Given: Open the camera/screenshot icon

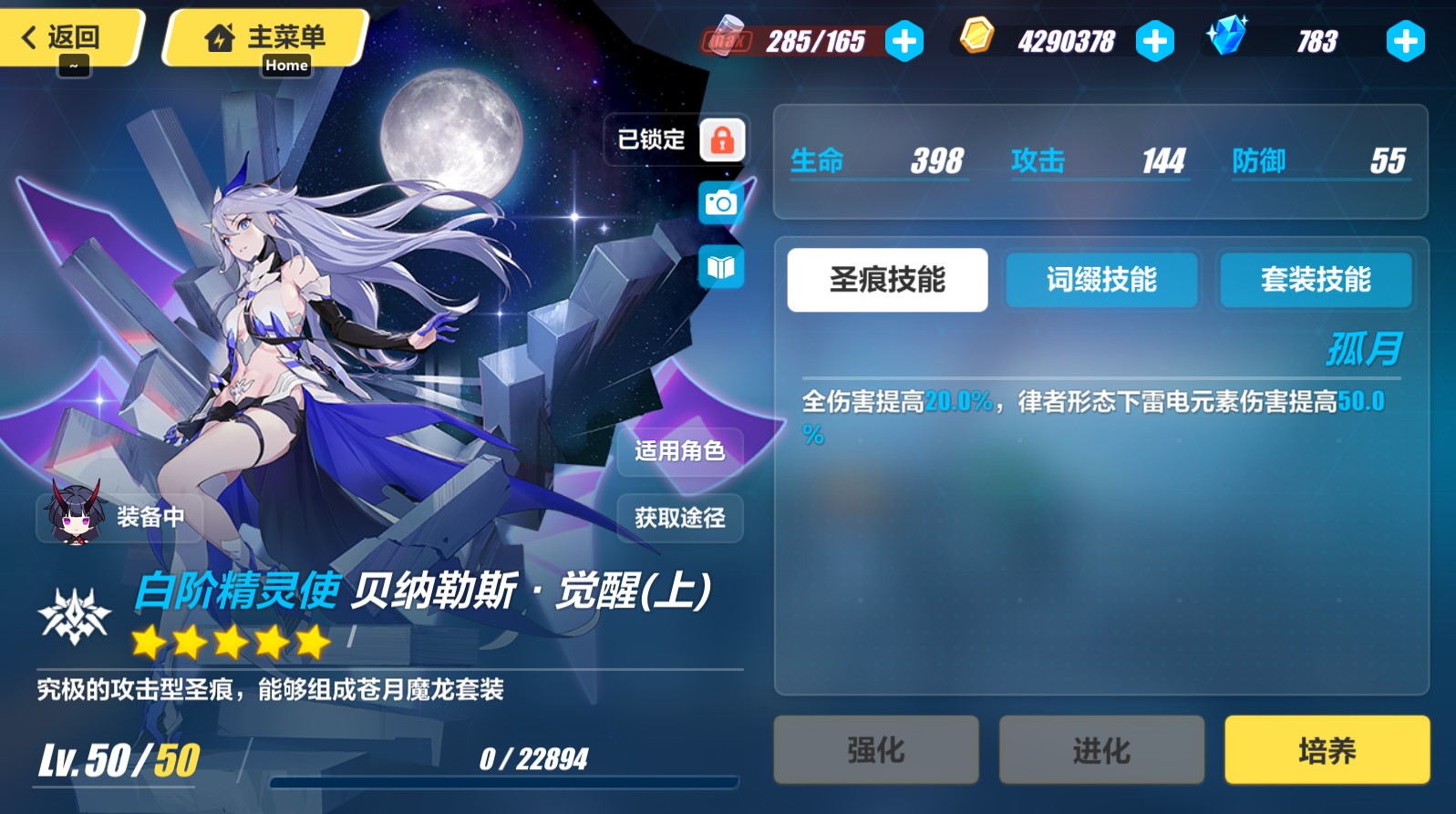Looking at the screenshot, I should click(x=720, y=202).
